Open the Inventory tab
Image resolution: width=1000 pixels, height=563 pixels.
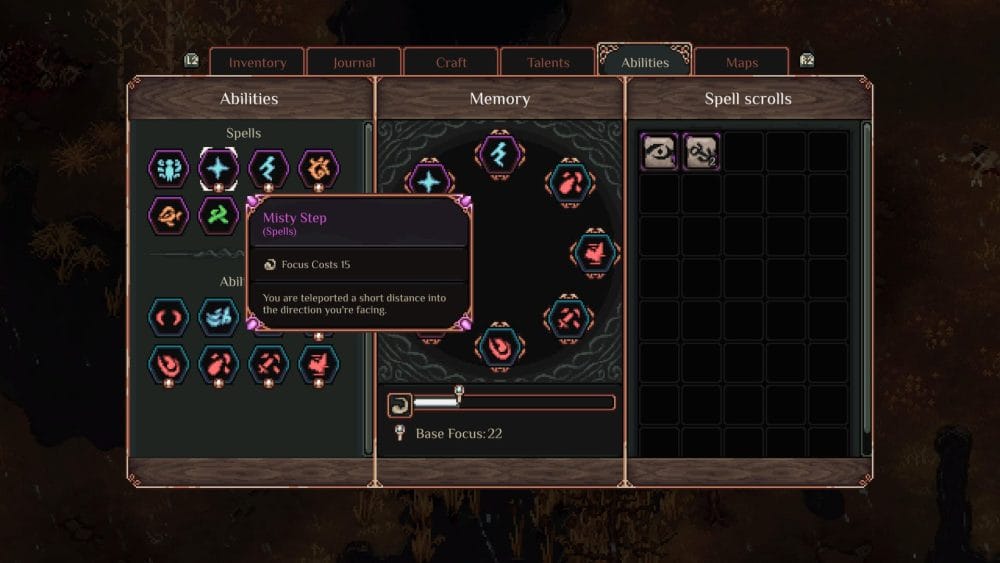(x=257, y=62)
